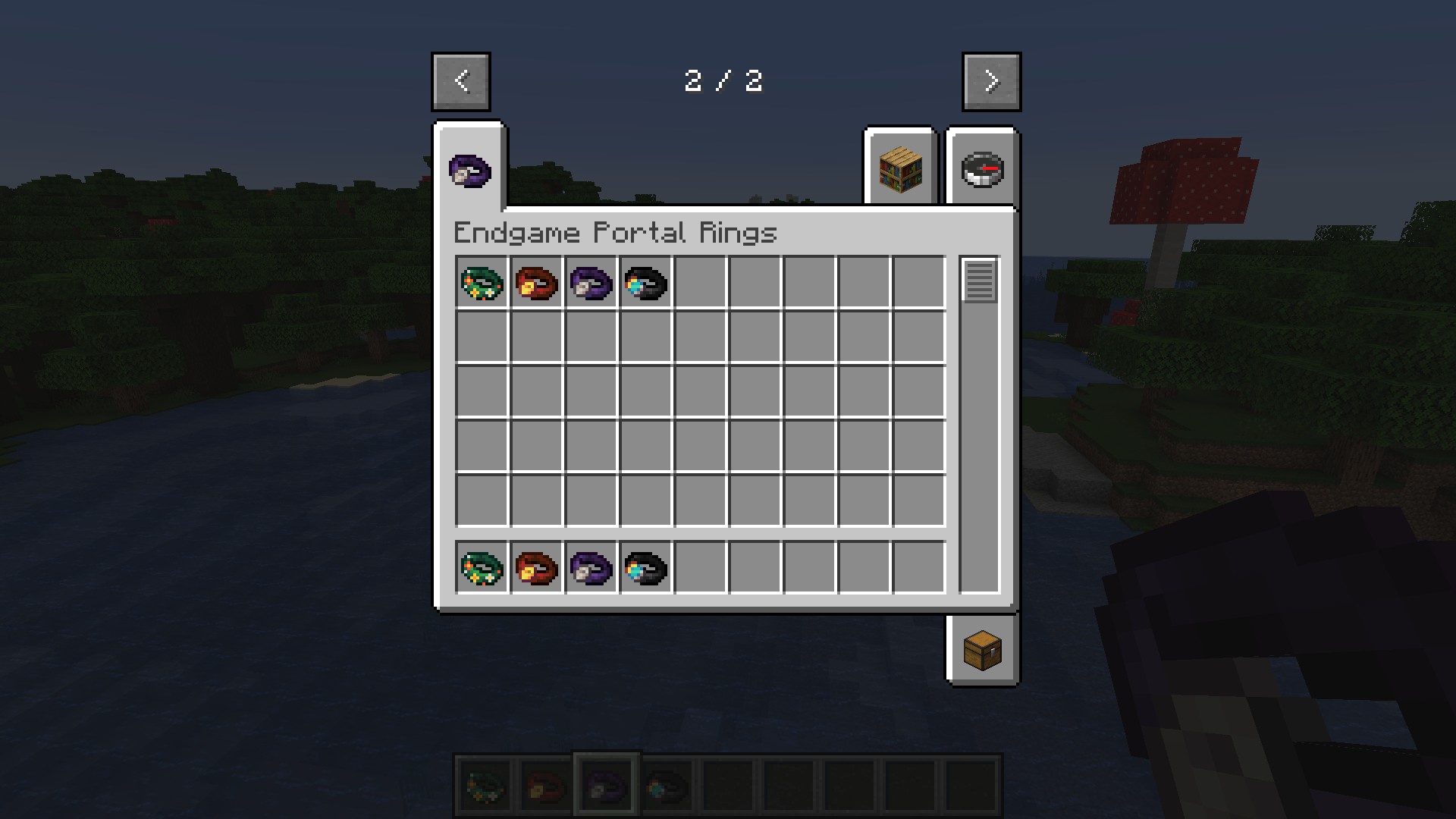
Task: Grab the purple ring in the creative grid
Action: pyautogui.click(x=591, y=284)
